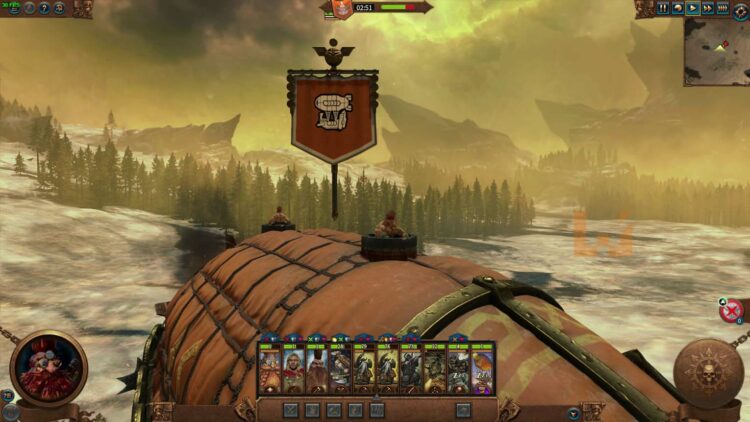Open the round menu button beside help
The width and height of the screenshot is (750, 422).
click(60, 8)
